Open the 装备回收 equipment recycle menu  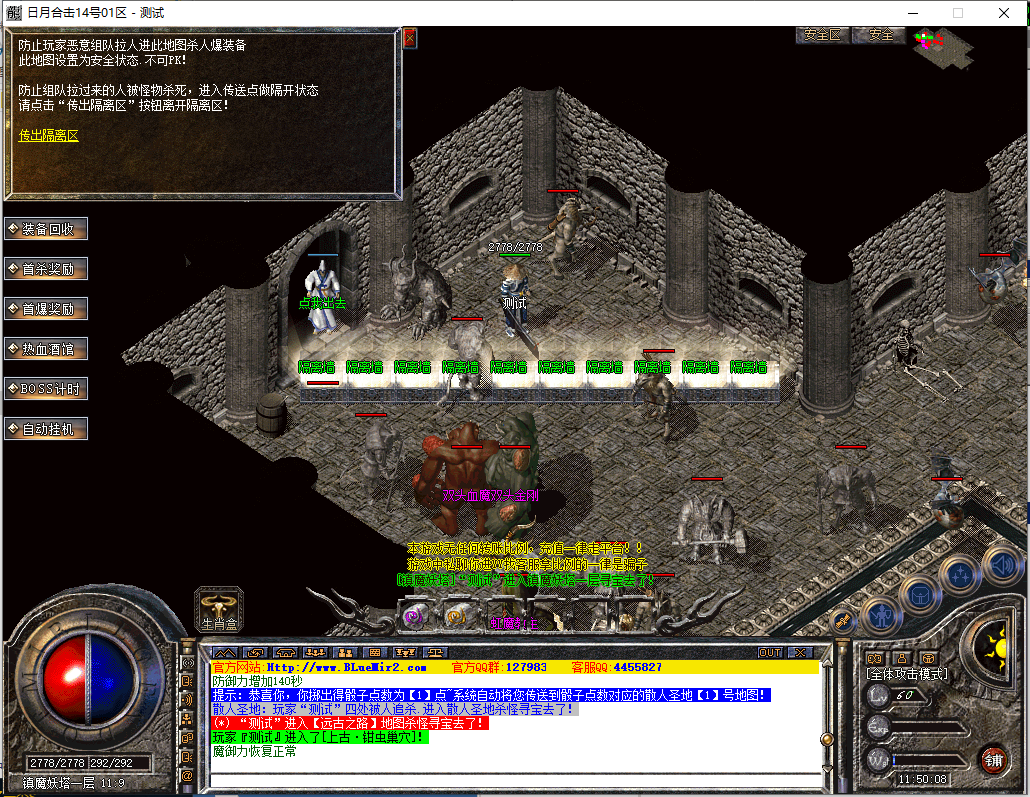click(46, 229)
